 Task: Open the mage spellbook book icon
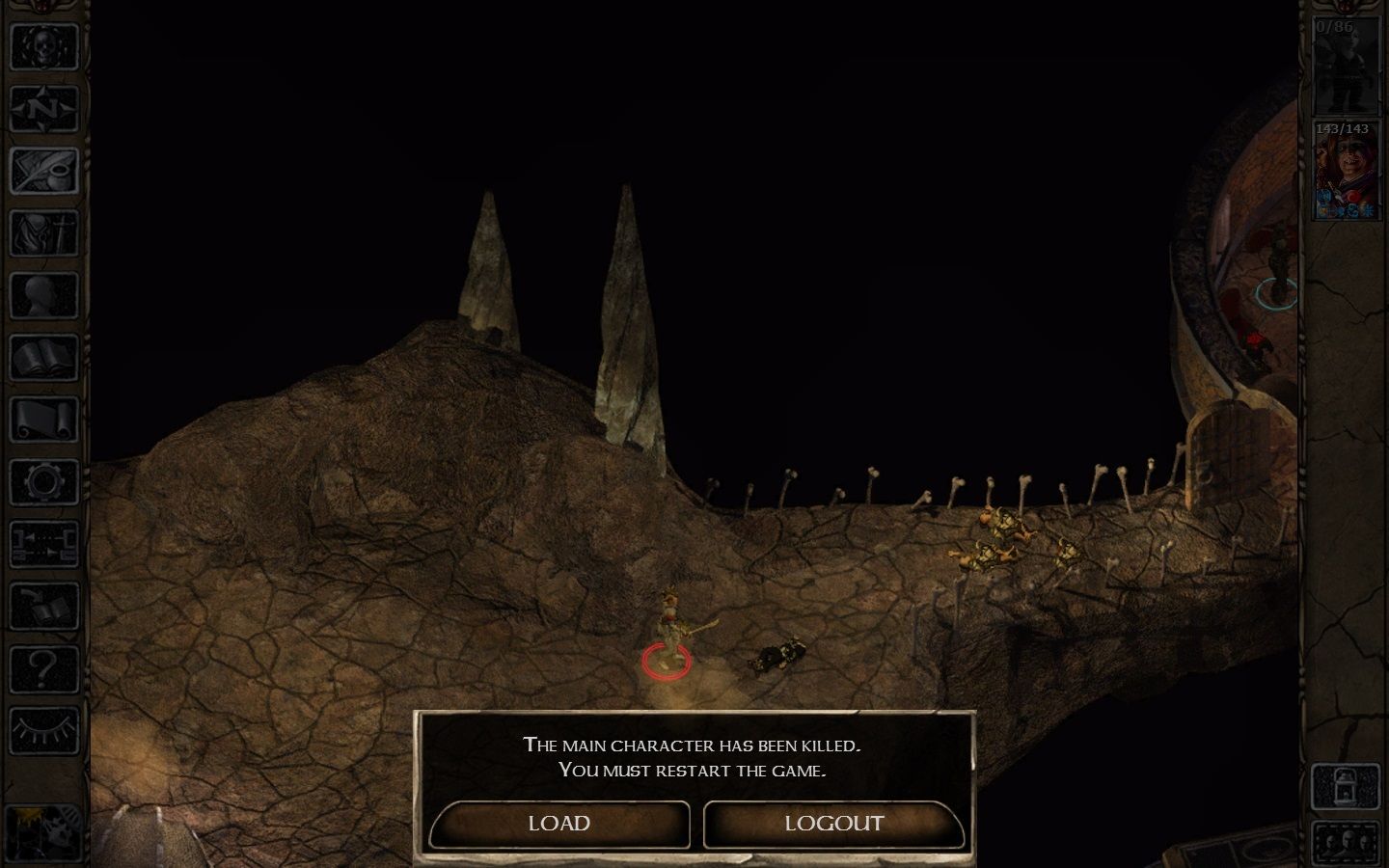(43, 359)
